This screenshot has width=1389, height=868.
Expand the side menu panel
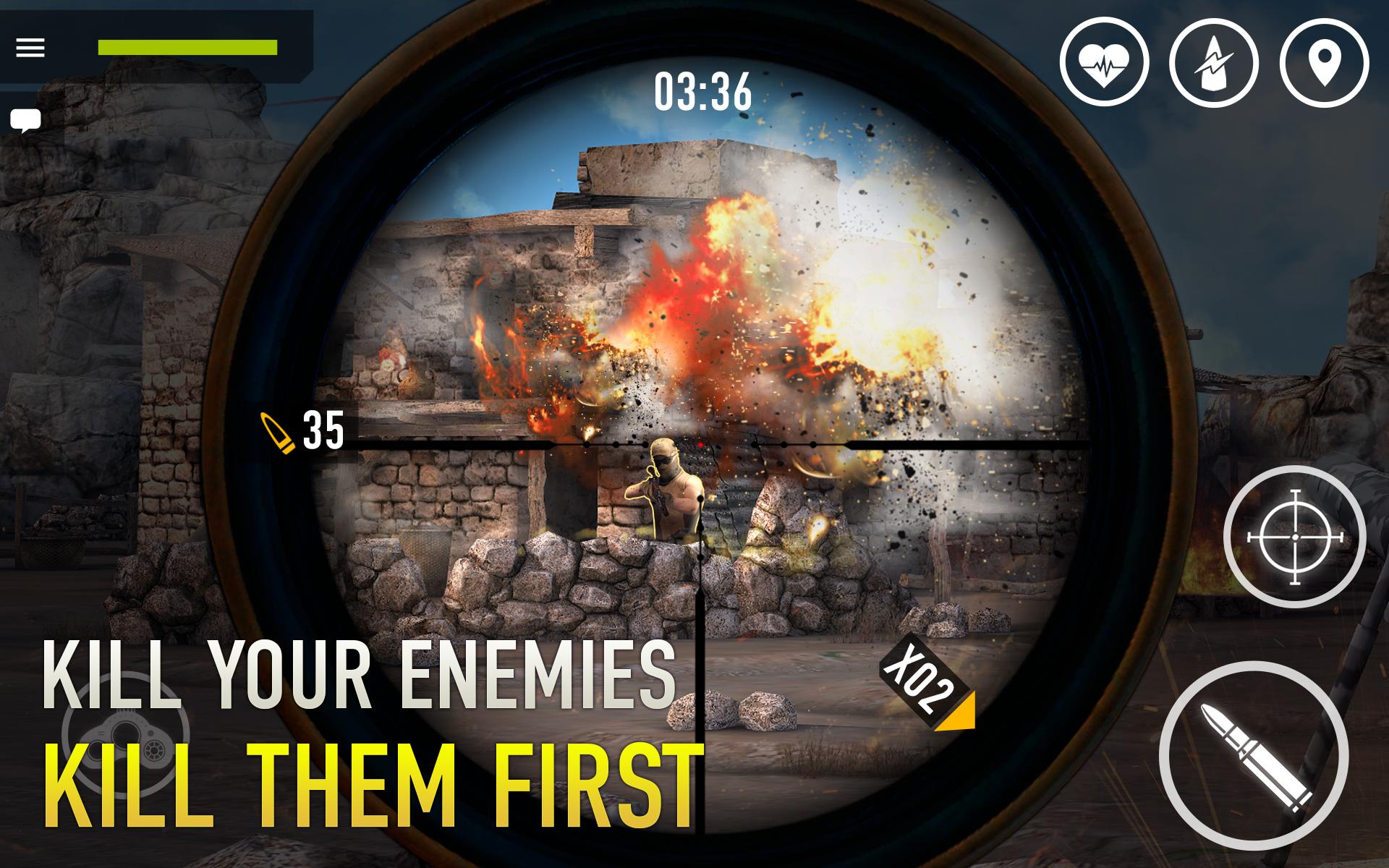(x=29, y=48)
